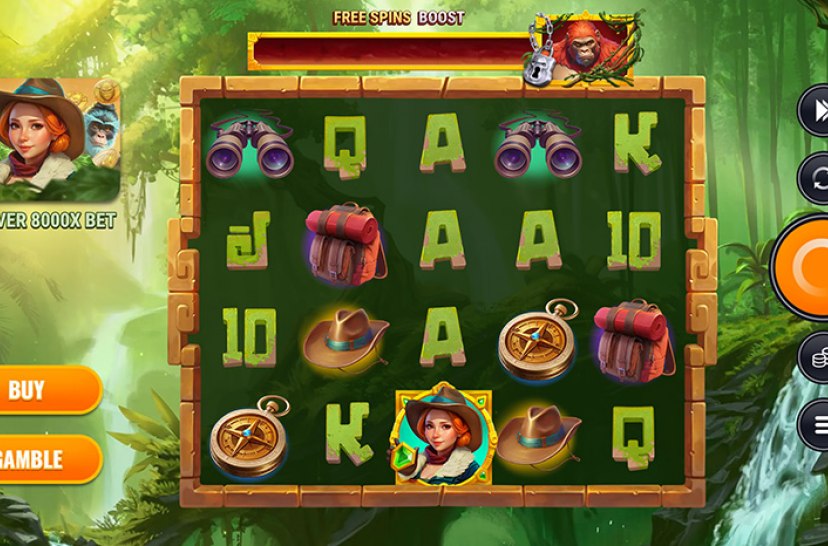Open autoplay with the circular arrows icon
Viewport: 828px width, 546px height.
(x=814, y=179)
